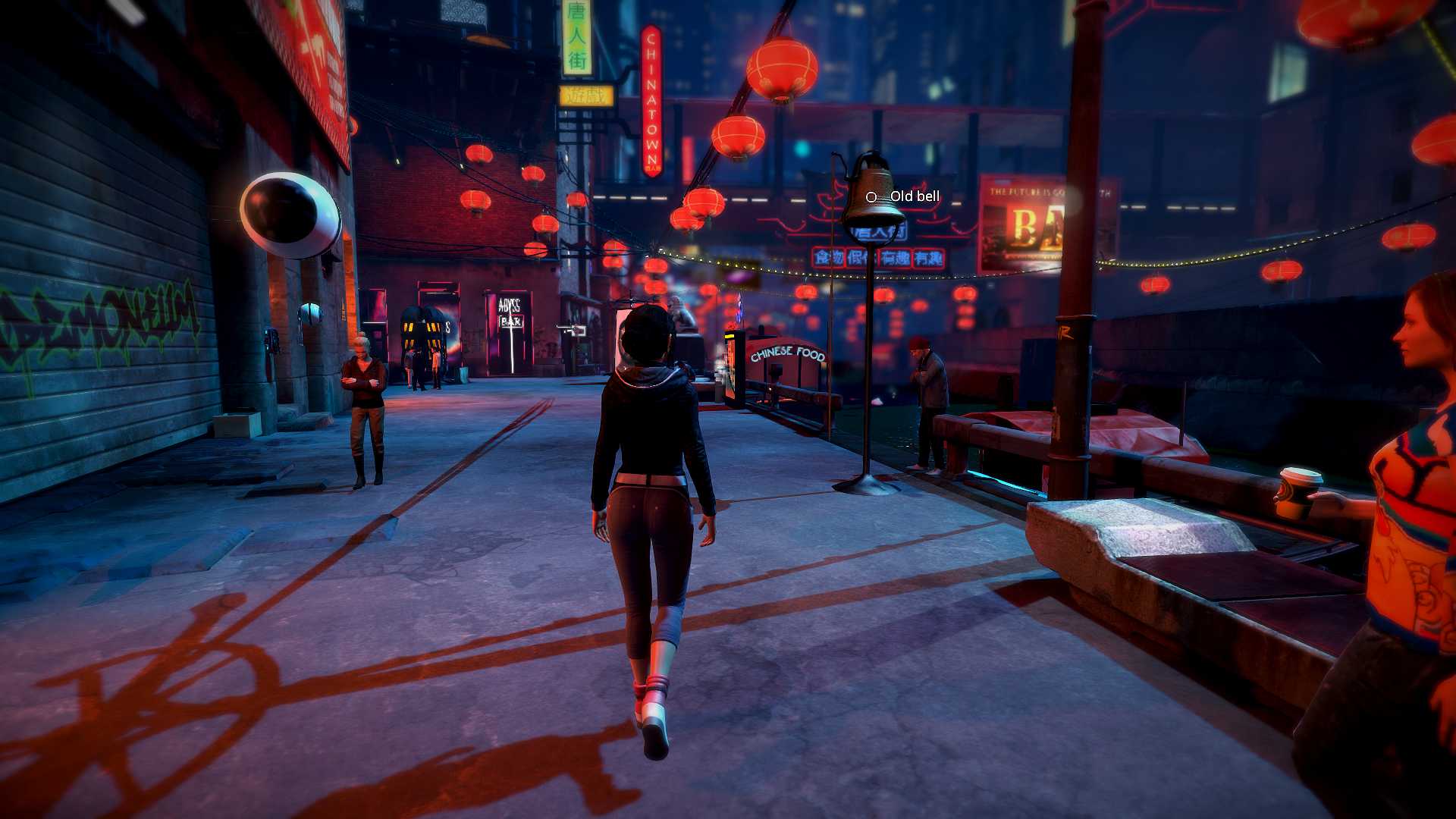Screen dimensions: 1456x819
Task: Select the Old bell interaction marker
Action: (871, 197)
